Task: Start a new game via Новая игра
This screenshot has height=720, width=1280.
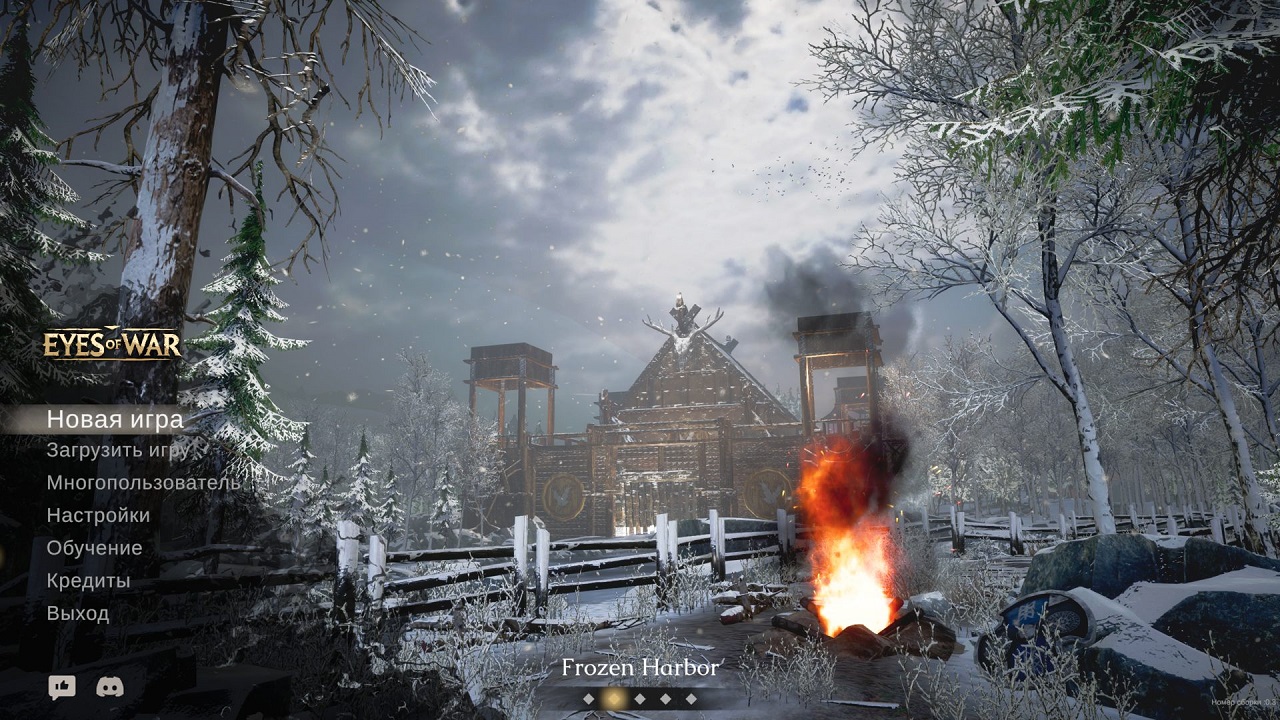Action: [114, 420]
